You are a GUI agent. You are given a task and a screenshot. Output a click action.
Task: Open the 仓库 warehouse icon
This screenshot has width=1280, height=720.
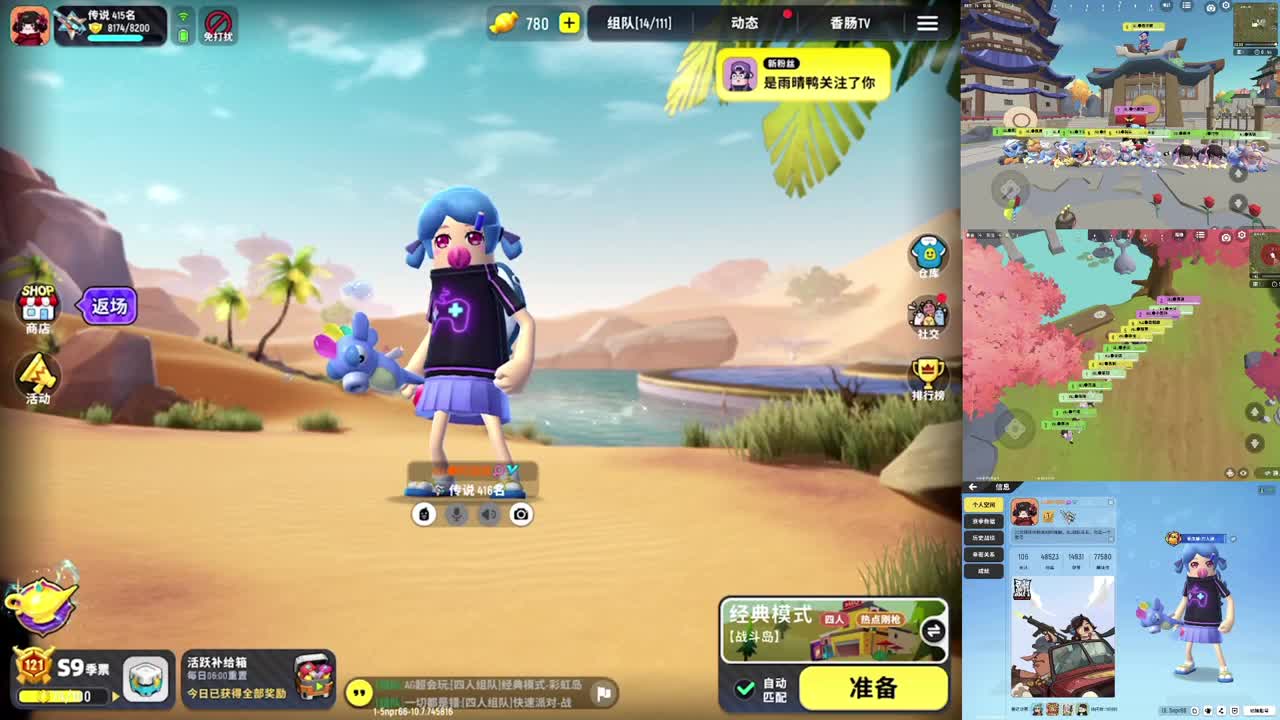click(928, 252)
